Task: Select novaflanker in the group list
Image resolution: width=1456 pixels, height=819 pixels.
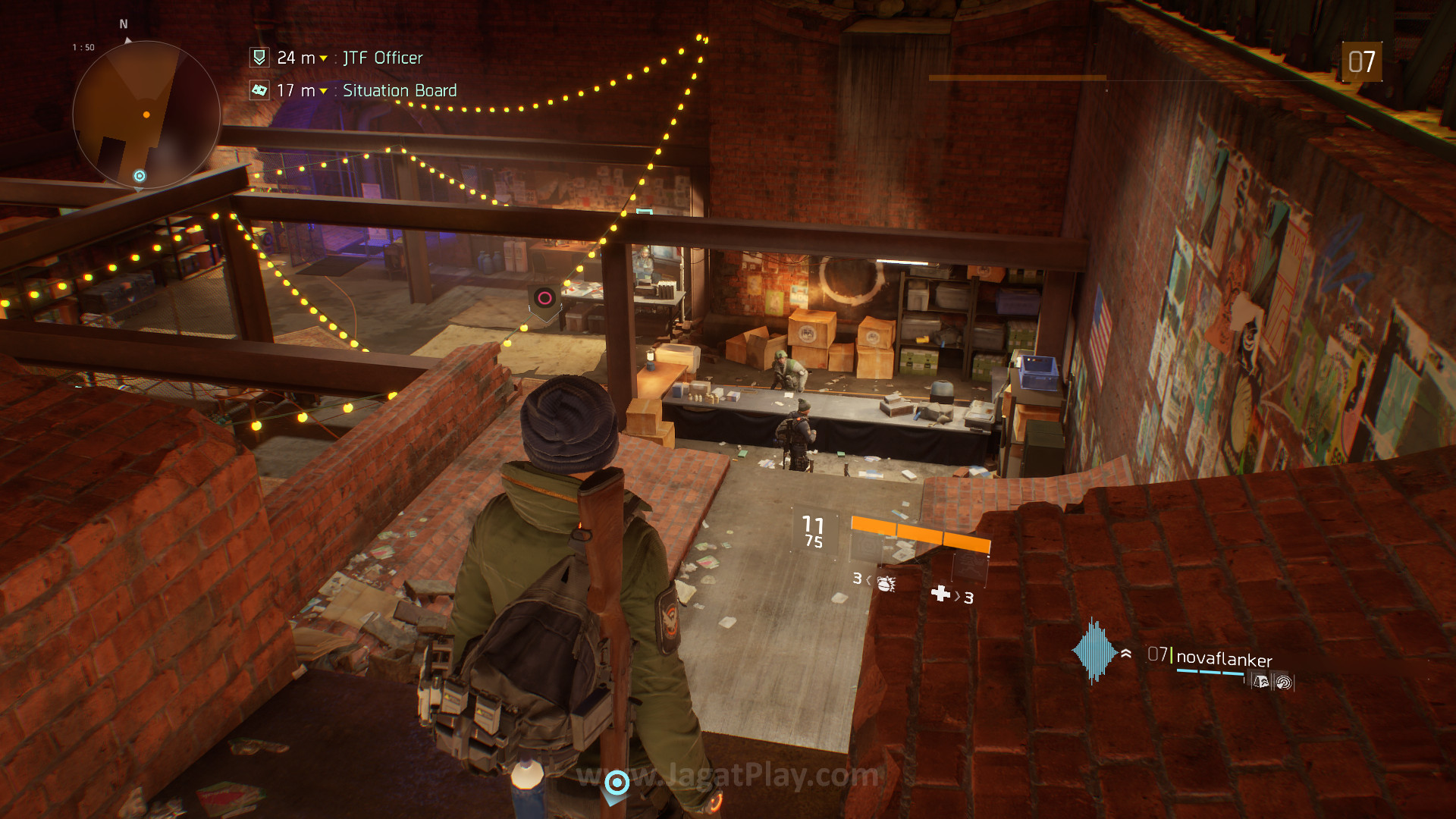Action: point(1223,658)
